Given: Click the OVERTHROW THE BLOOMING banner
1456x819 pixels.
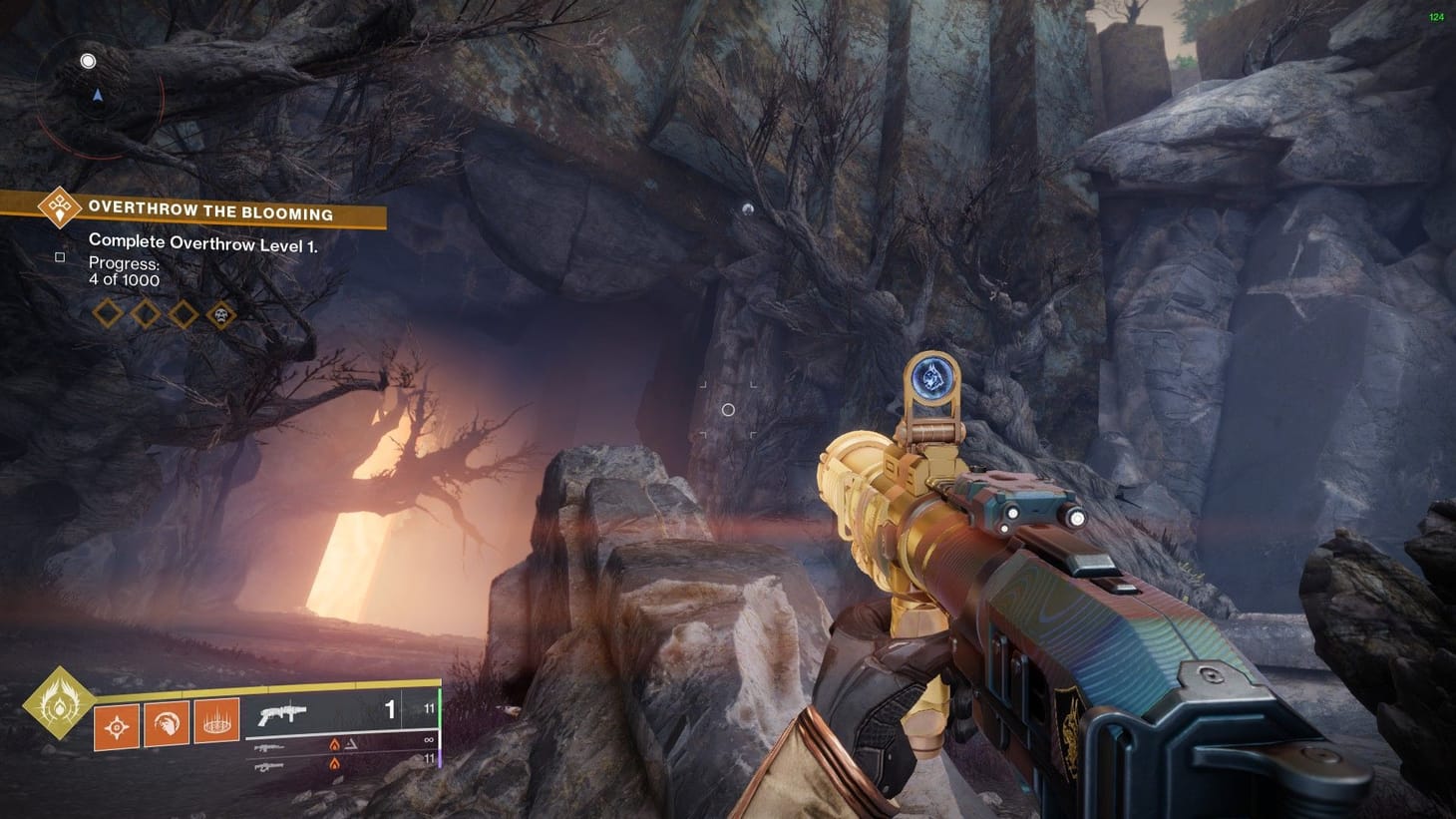Looking at the screenshot, I should tap(211, 209).
